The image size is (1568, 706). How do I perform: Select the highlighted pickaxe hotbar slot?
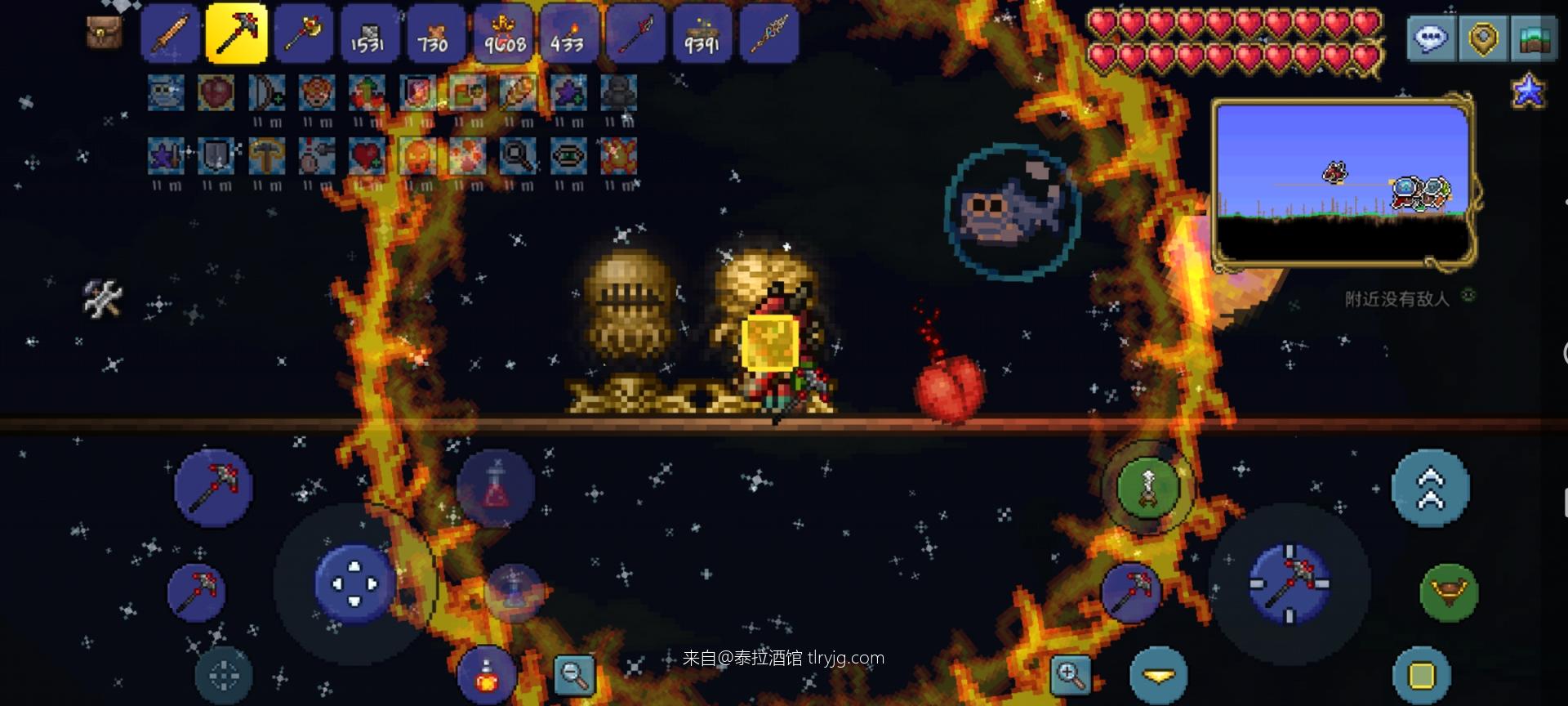236,34
